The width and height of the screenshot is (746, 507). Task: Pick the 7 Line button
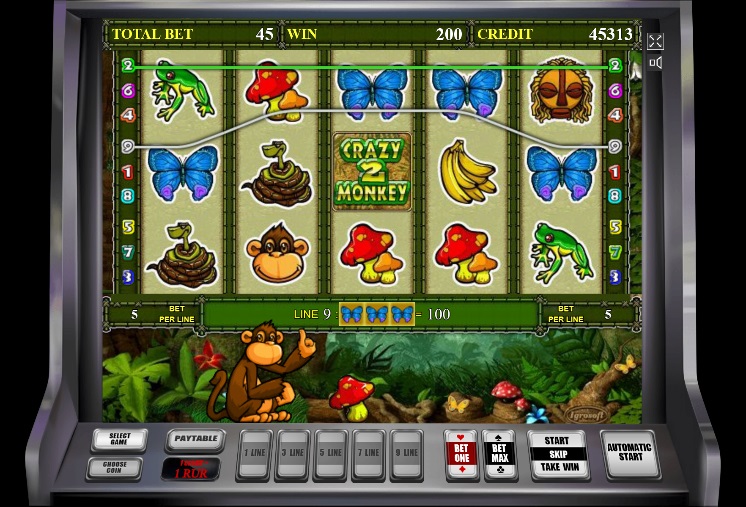pyautogui.click(x=368, y=454)
